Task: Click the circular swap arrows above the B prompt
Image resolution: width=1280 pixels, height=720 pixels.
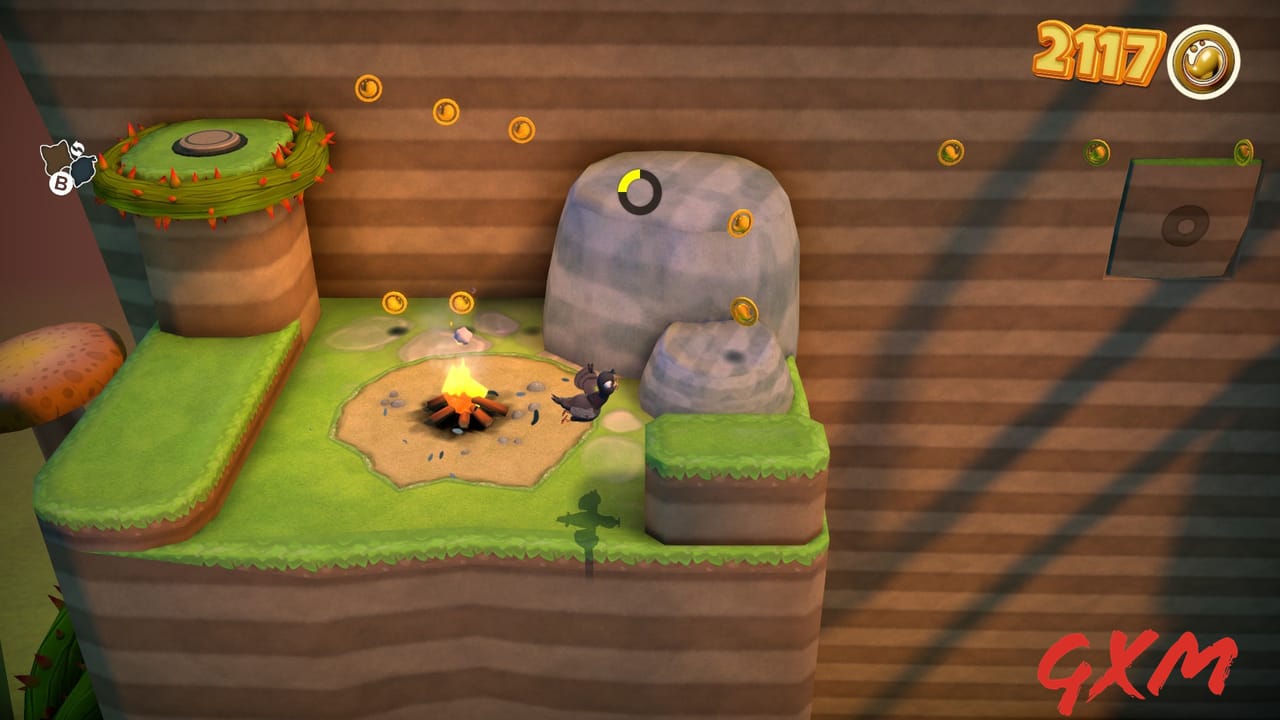Action: point(78,148)
